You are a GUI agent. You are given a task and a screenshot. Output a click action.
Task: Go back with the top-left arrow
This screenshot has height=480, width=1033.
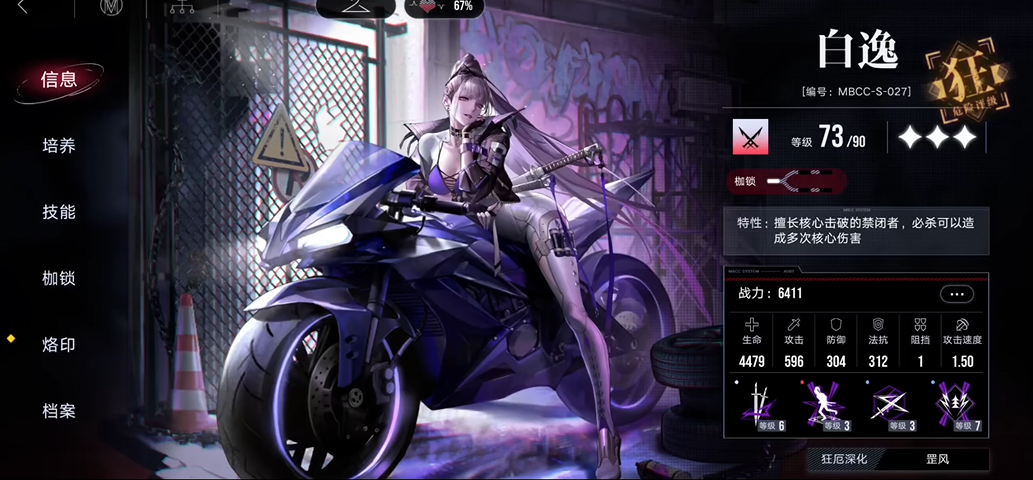pos(24,8)
